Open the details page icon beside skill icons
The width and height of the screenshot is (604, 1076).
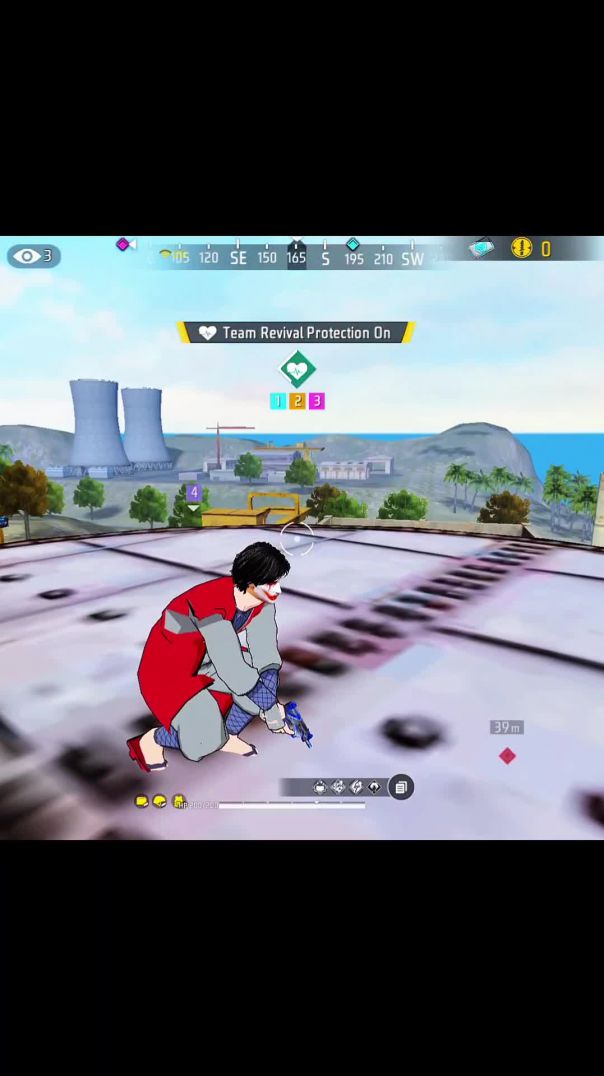400,788
